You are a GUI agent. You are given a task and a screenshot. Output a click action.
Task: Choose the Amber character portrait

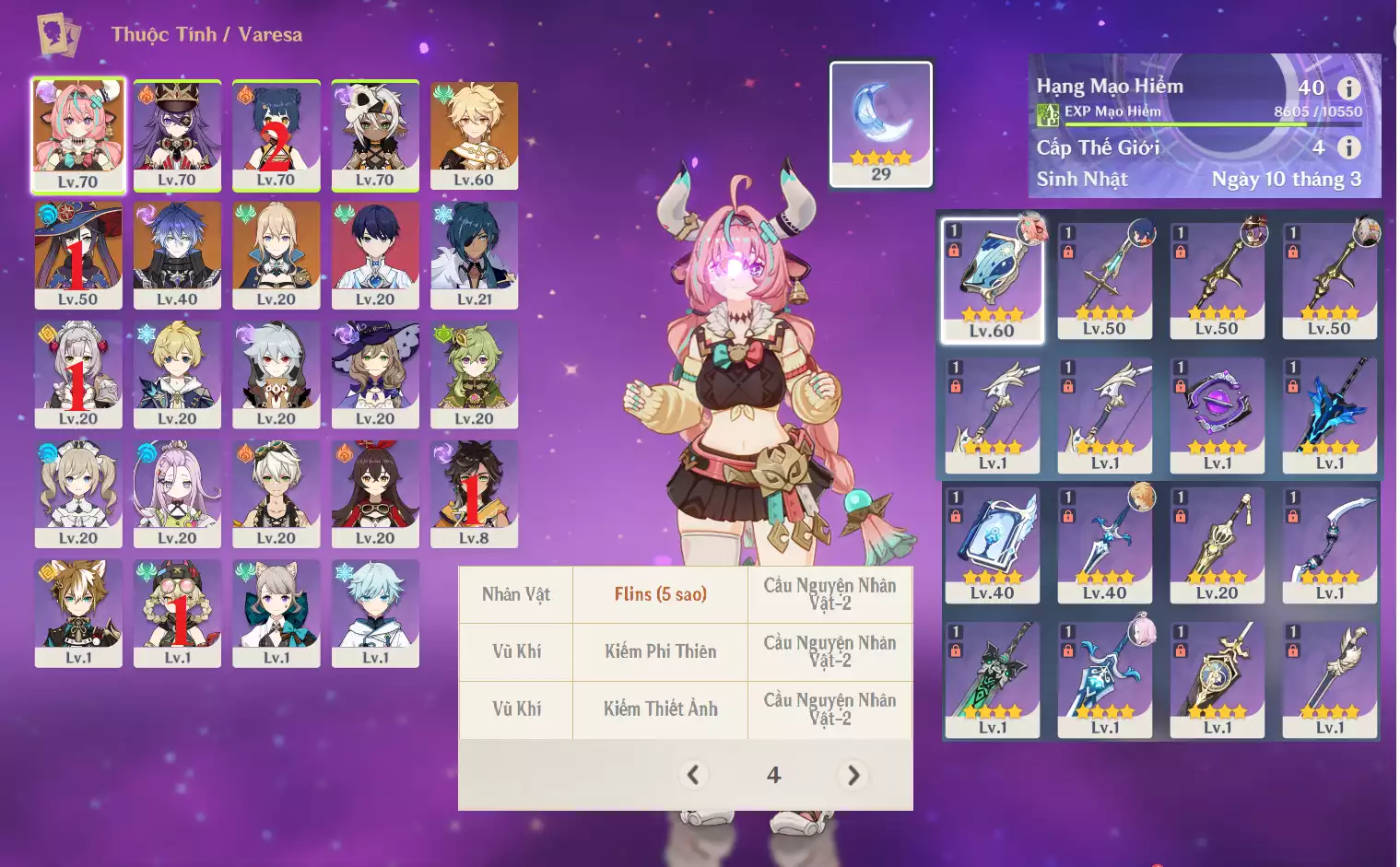coord(375,493)
